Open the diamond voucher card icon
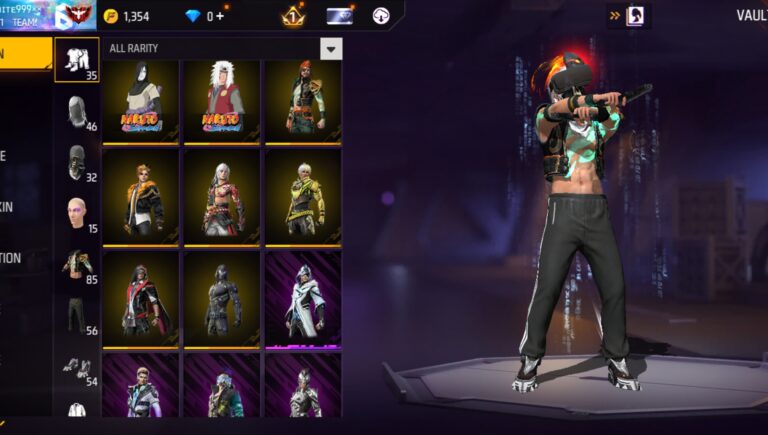 pyautogui.click(x=340, y=16)
